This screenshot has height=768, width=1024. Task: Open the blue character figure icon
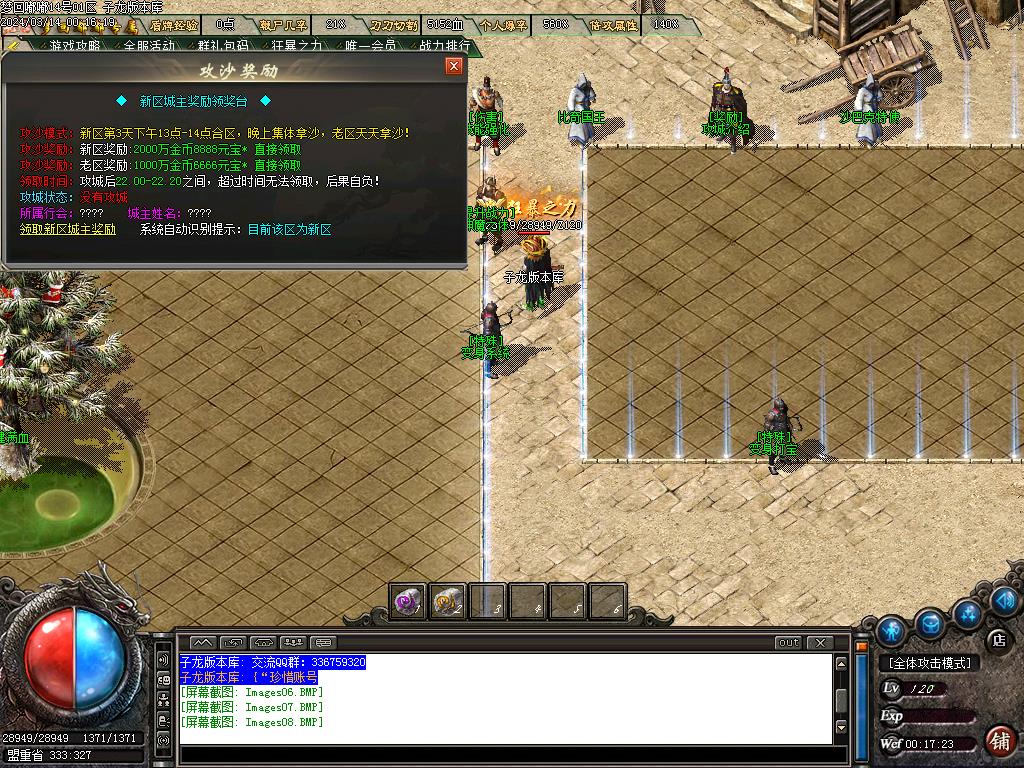click(890, 631)
